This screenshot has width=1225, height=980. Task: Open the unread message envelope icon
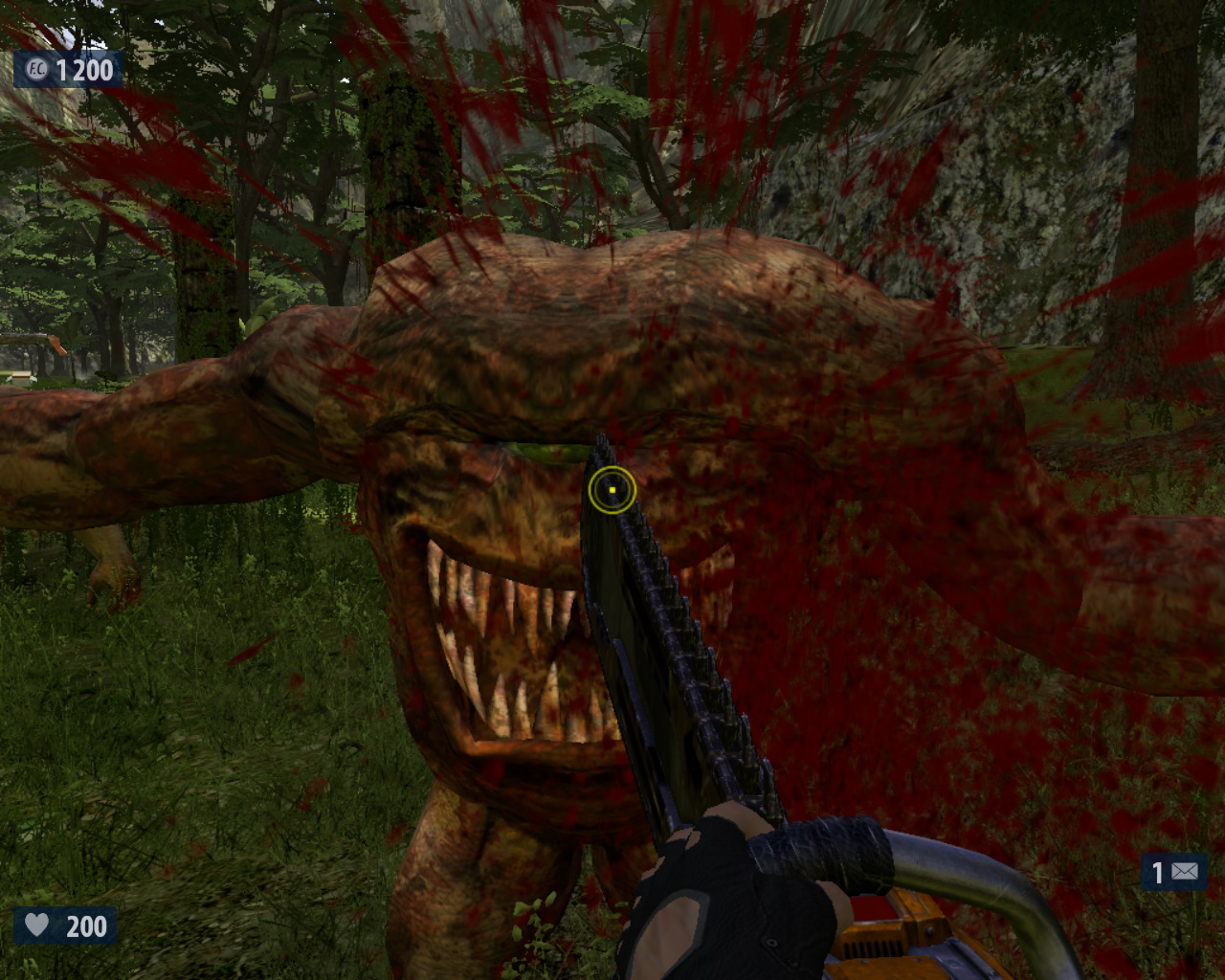pos(1184,872)
